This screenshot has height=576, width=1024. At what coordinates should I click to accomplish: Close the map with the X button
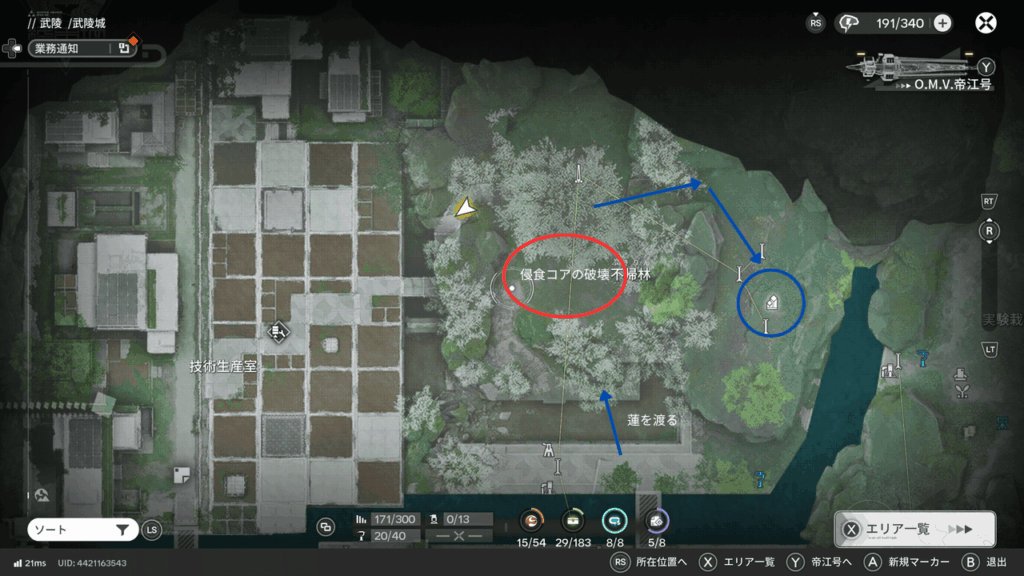(x=986, y=23)
